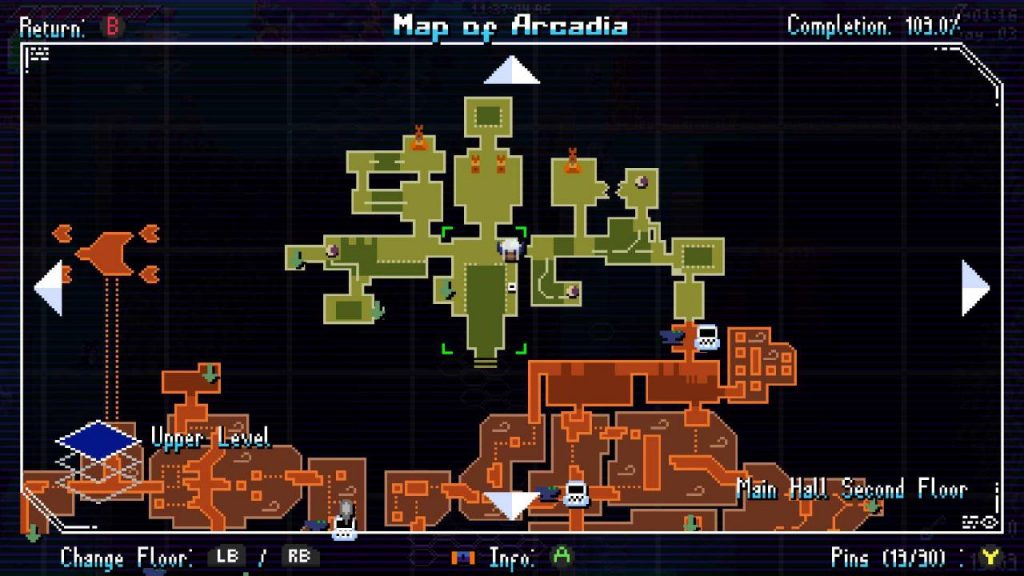Click the upward map scroll arrow
Viewport: 1024px width, 576px height.
[511, 71]
